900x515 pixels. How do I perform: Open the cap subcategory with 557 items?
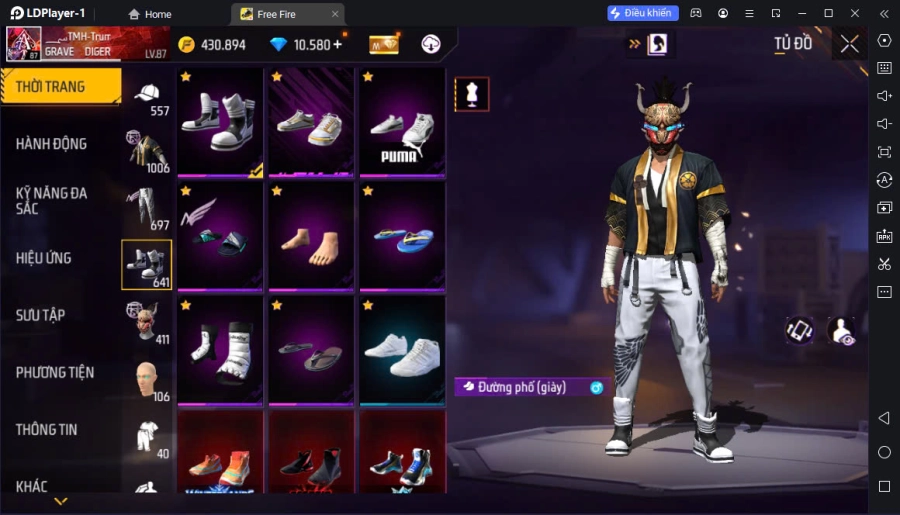(148, 97)
